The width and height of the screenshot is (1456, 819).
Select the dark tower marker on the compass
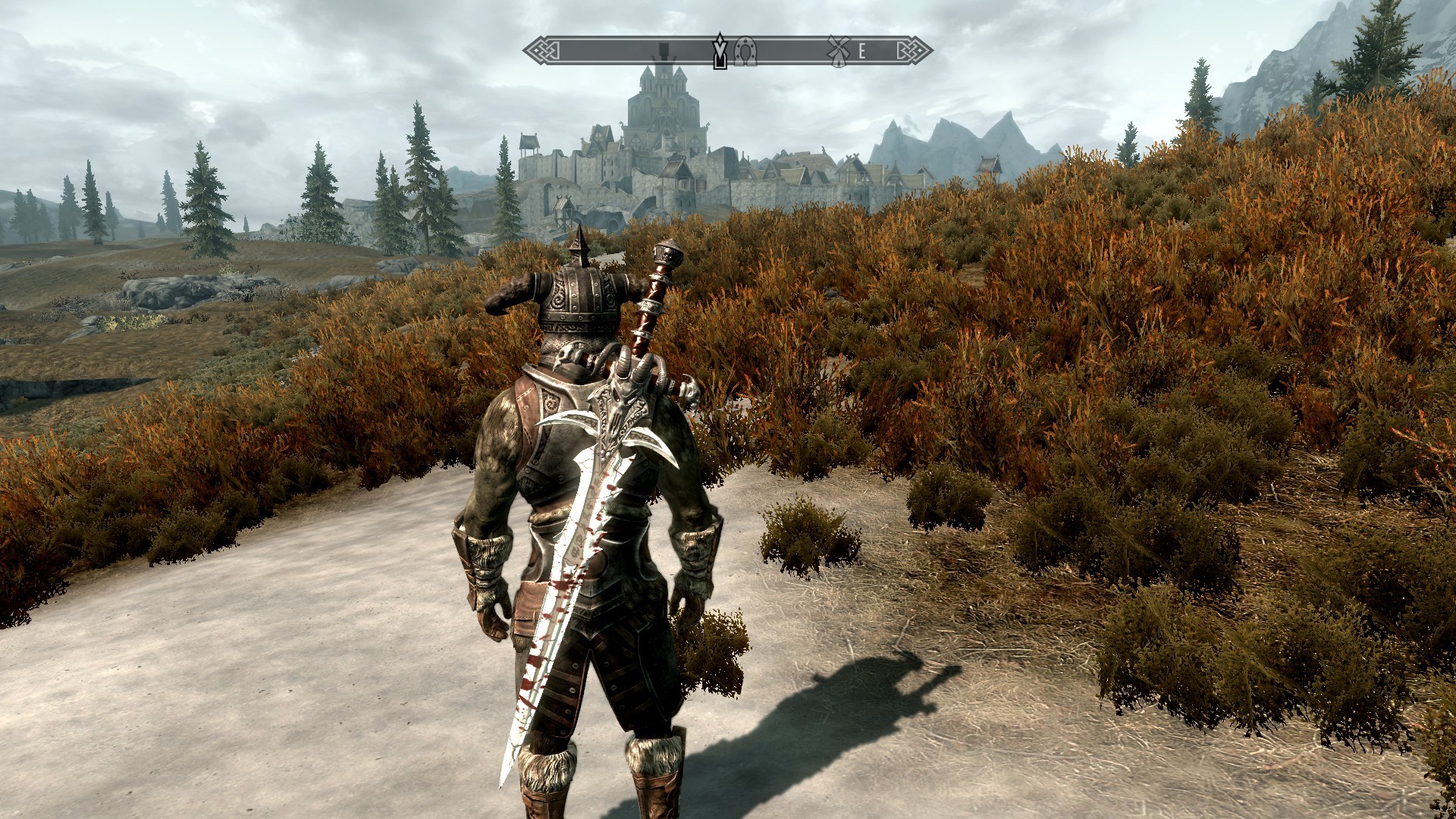(x=664, y=50)
